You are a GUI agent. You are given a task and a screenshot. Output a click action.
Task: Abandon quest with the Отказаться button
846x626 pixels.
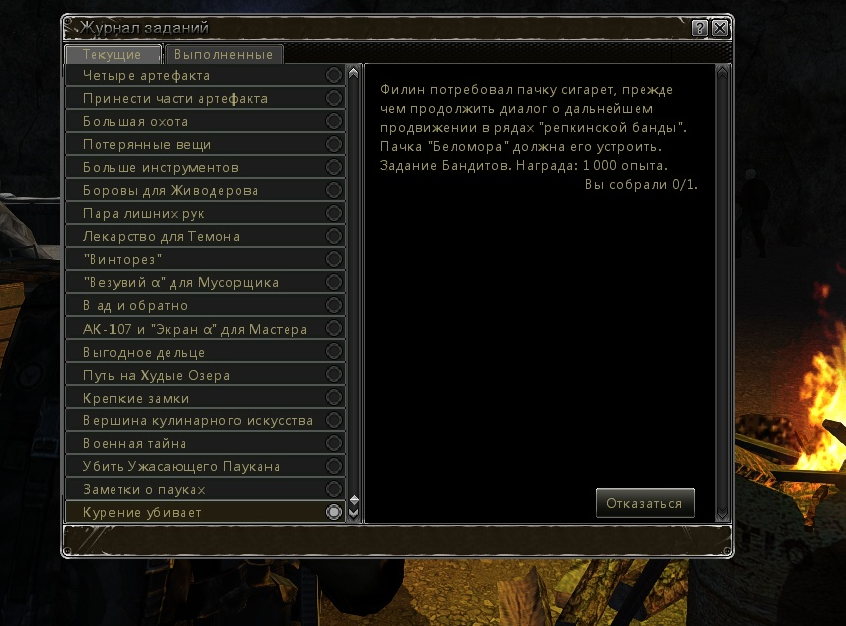pyautogui.click(x=644, y=503)
